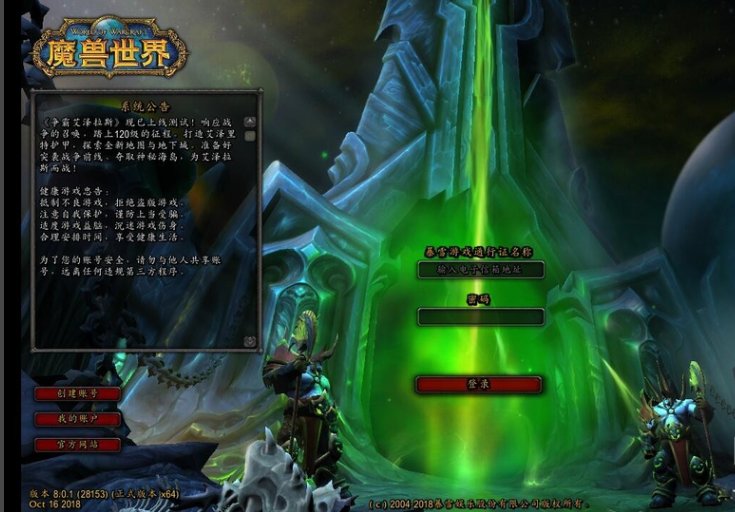Click the 登录 login button
Viewport: 735px width, 512px height.
pos(479,384)
